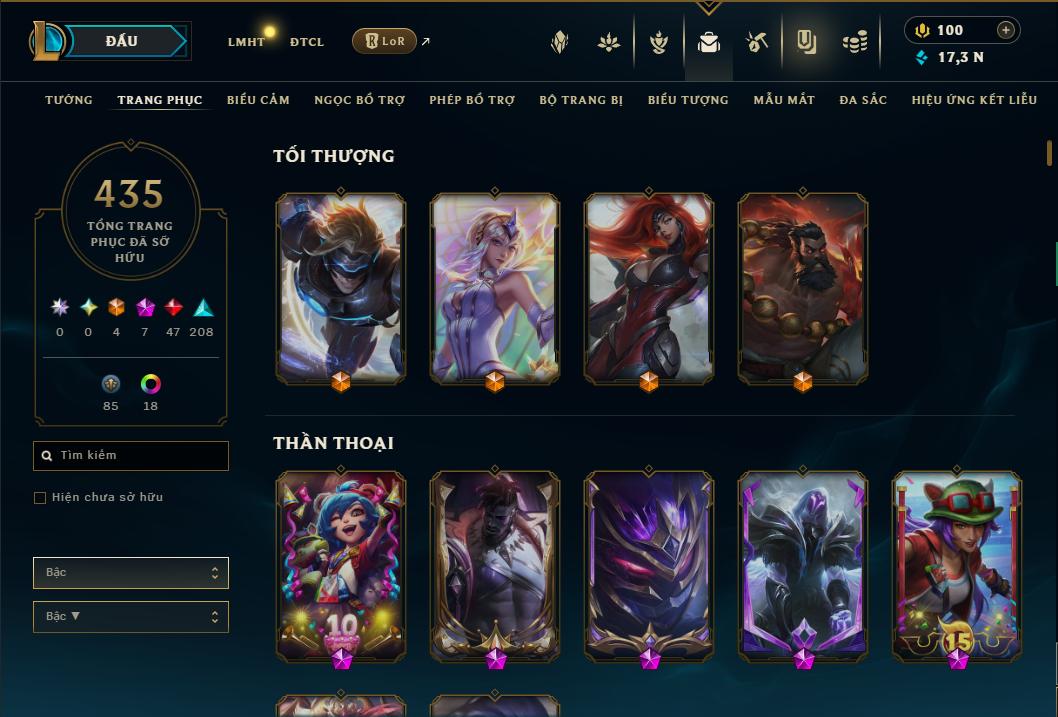Open the first Bậc filter dropdown
This screenshot has width=1058, height=717.
pyautogui.click(x=131, y=573)
